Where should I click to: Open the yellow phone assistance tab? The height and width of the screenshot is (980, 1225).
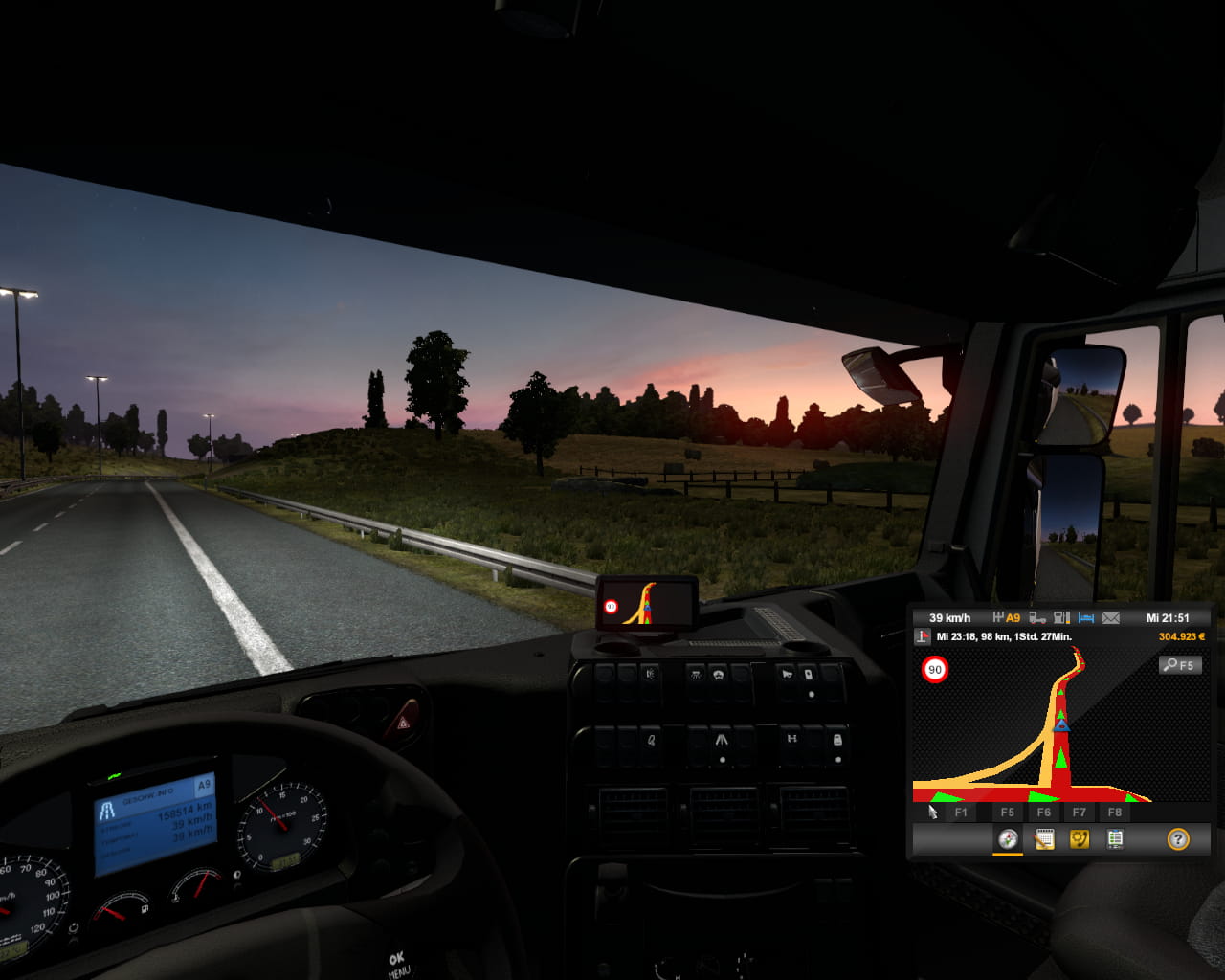coord(1080,839)
